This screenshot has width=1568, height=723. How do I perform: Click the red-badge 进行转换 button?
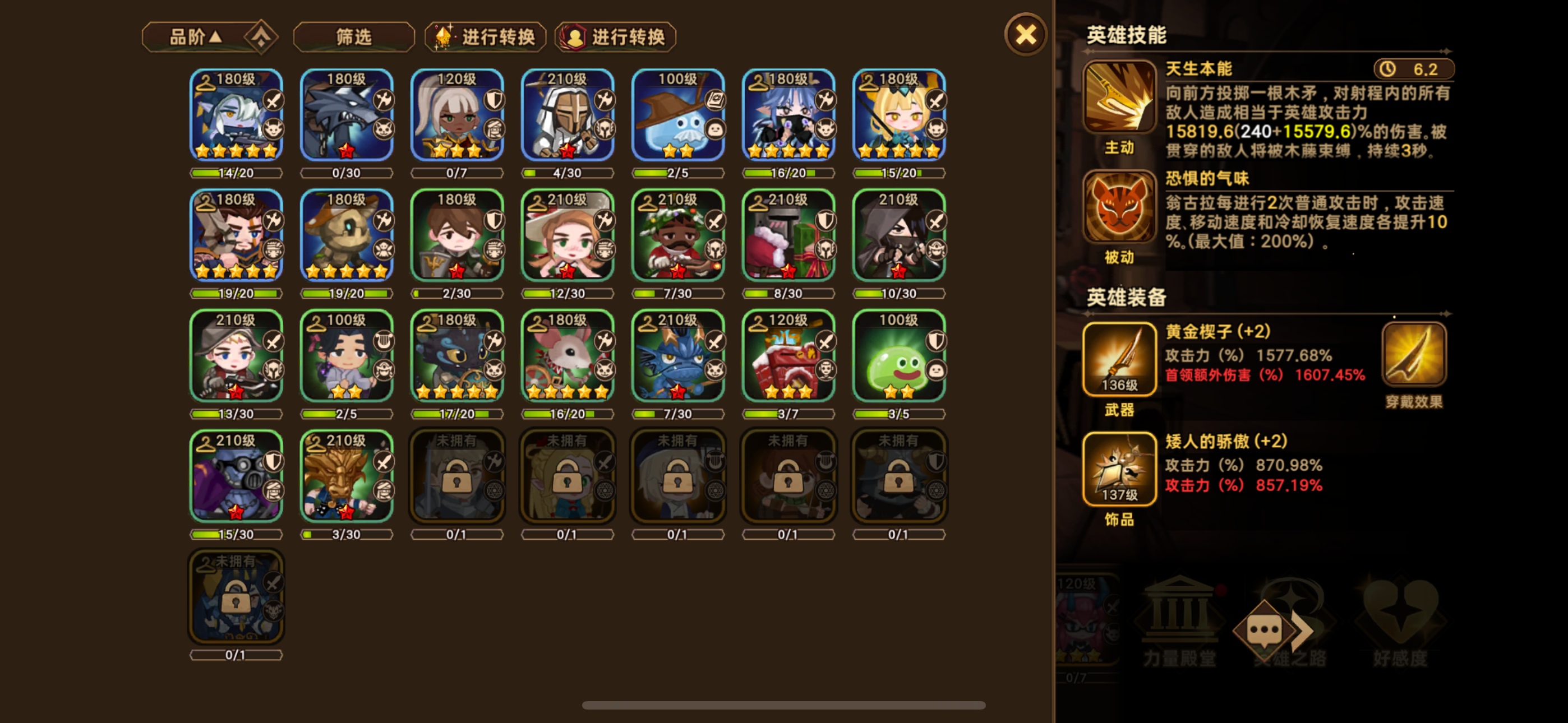point(615,36)
